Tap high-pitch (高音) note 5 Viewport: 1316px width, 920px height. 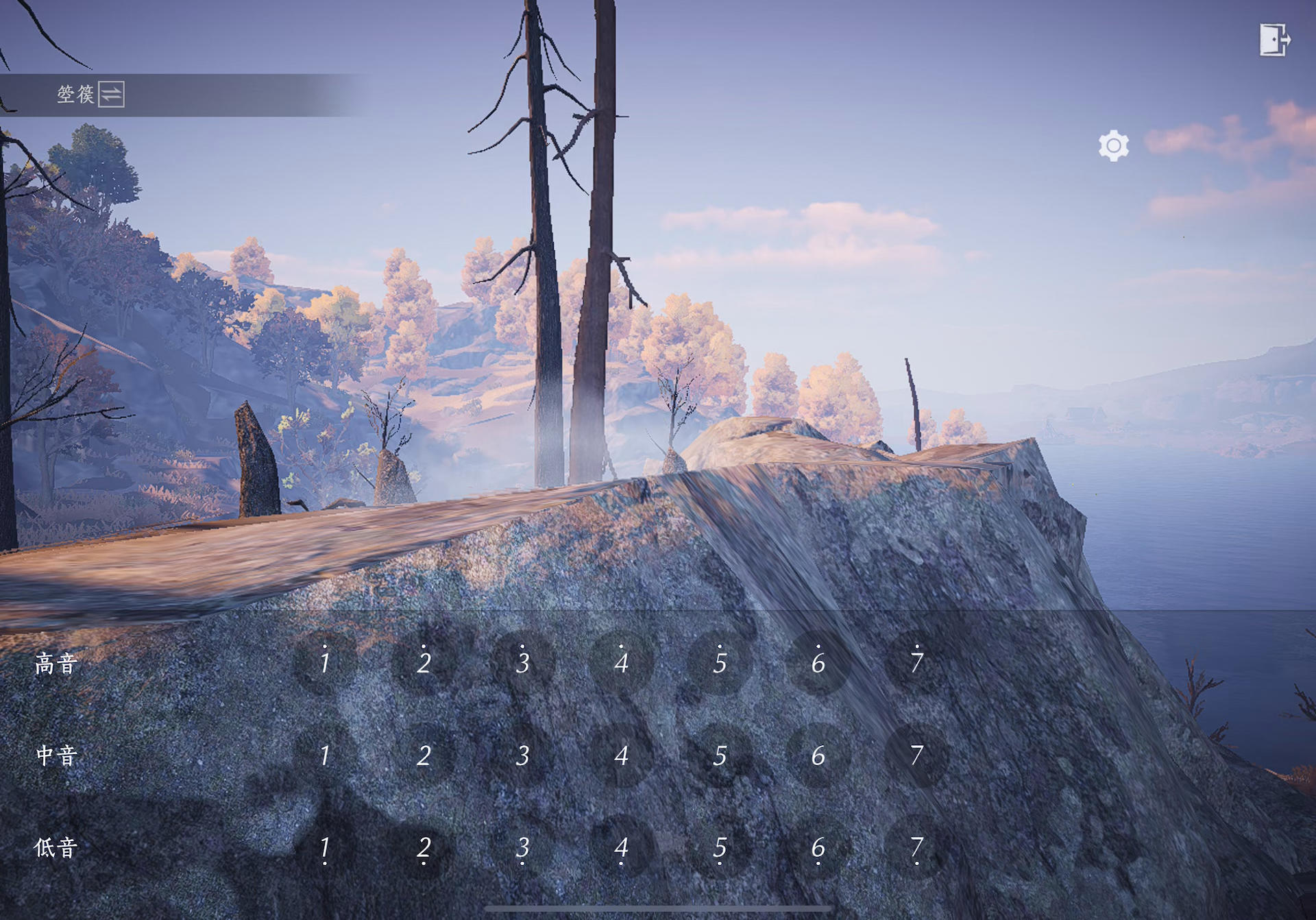[720, 662]
